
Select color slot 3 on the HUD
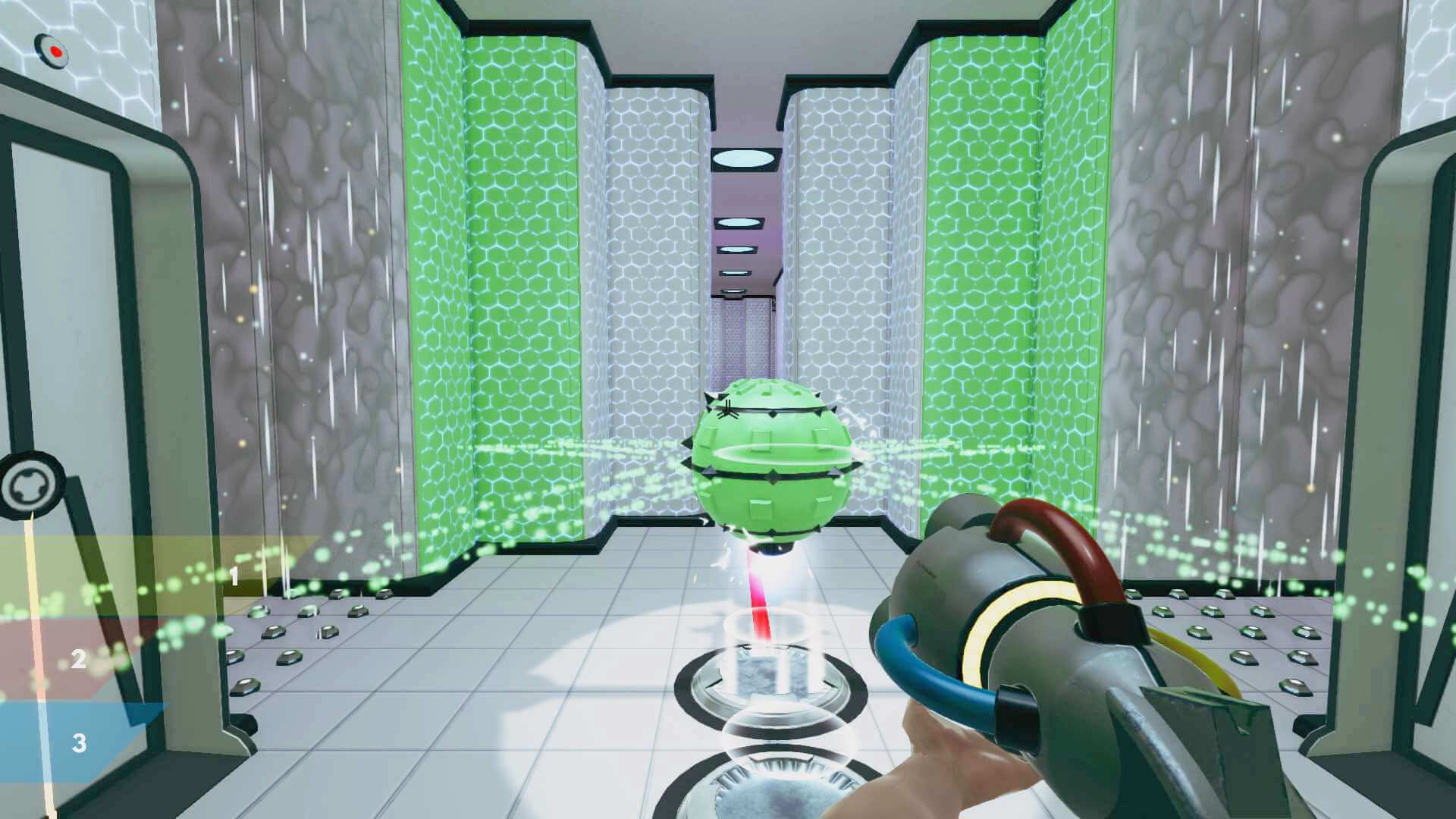pos(78,743)
